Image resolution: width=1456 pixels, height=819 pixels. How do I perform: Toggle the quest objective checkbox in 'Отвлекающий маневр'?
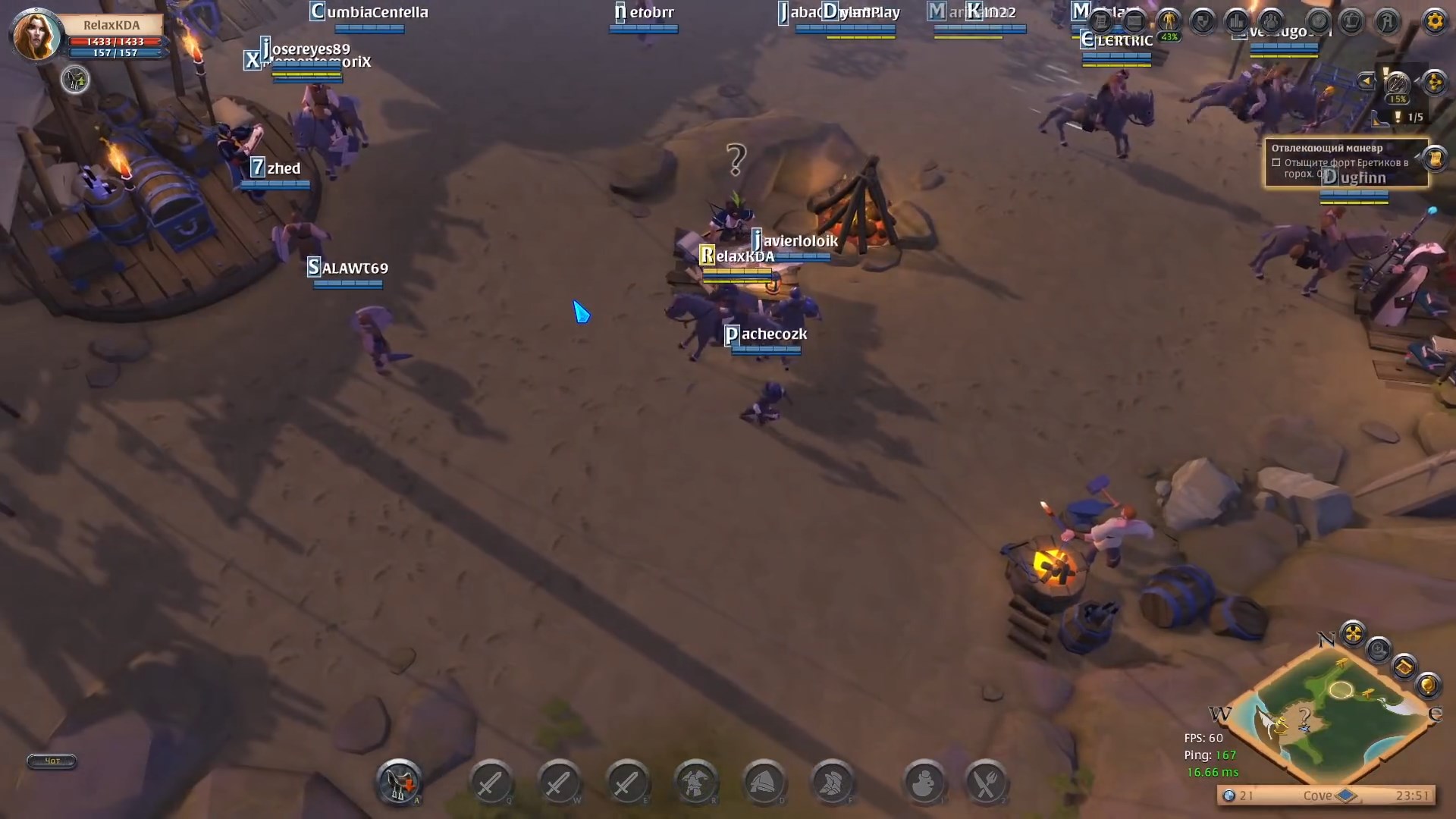pyautogui.click(x=1277, y=163)
